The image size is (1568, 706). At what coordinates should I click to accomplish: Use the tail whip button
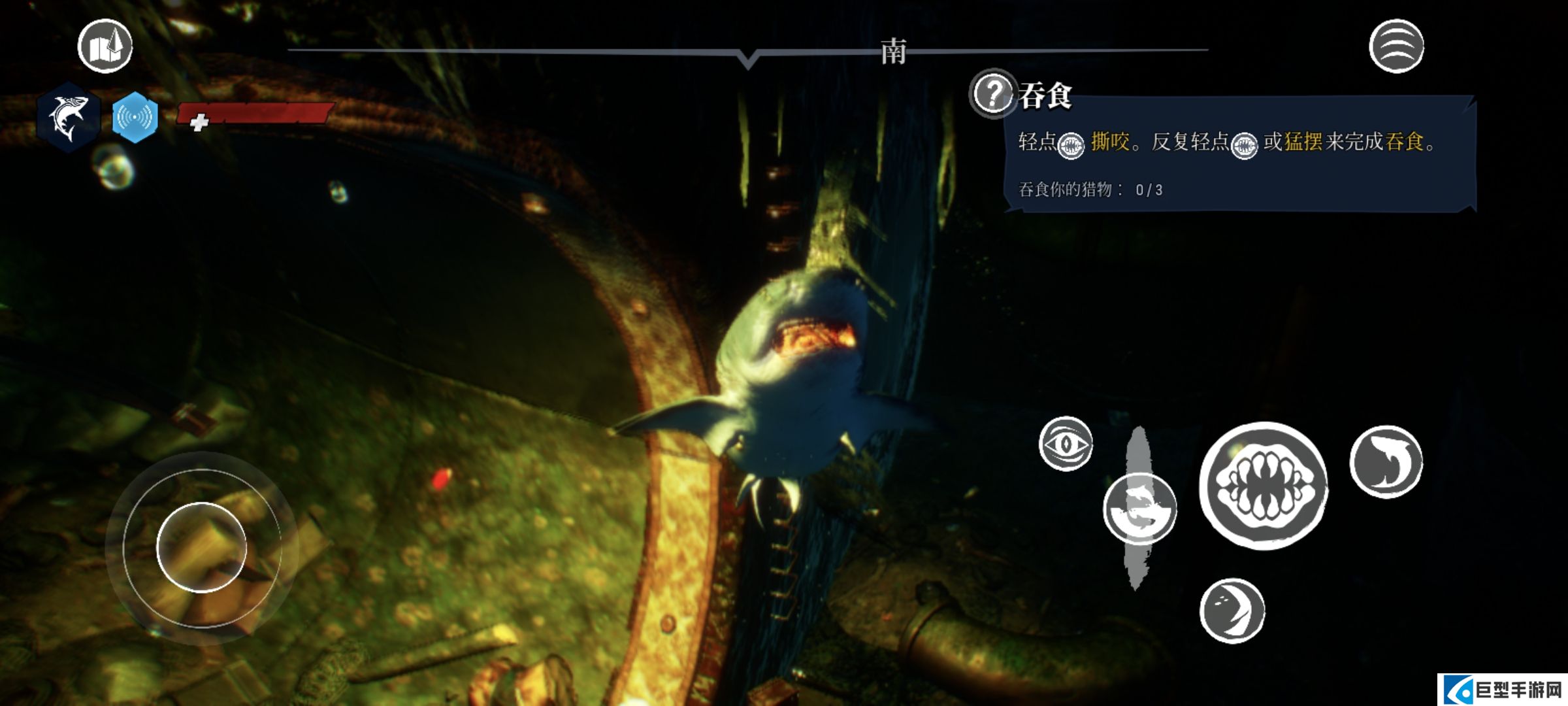click(x=1232, y=611)
